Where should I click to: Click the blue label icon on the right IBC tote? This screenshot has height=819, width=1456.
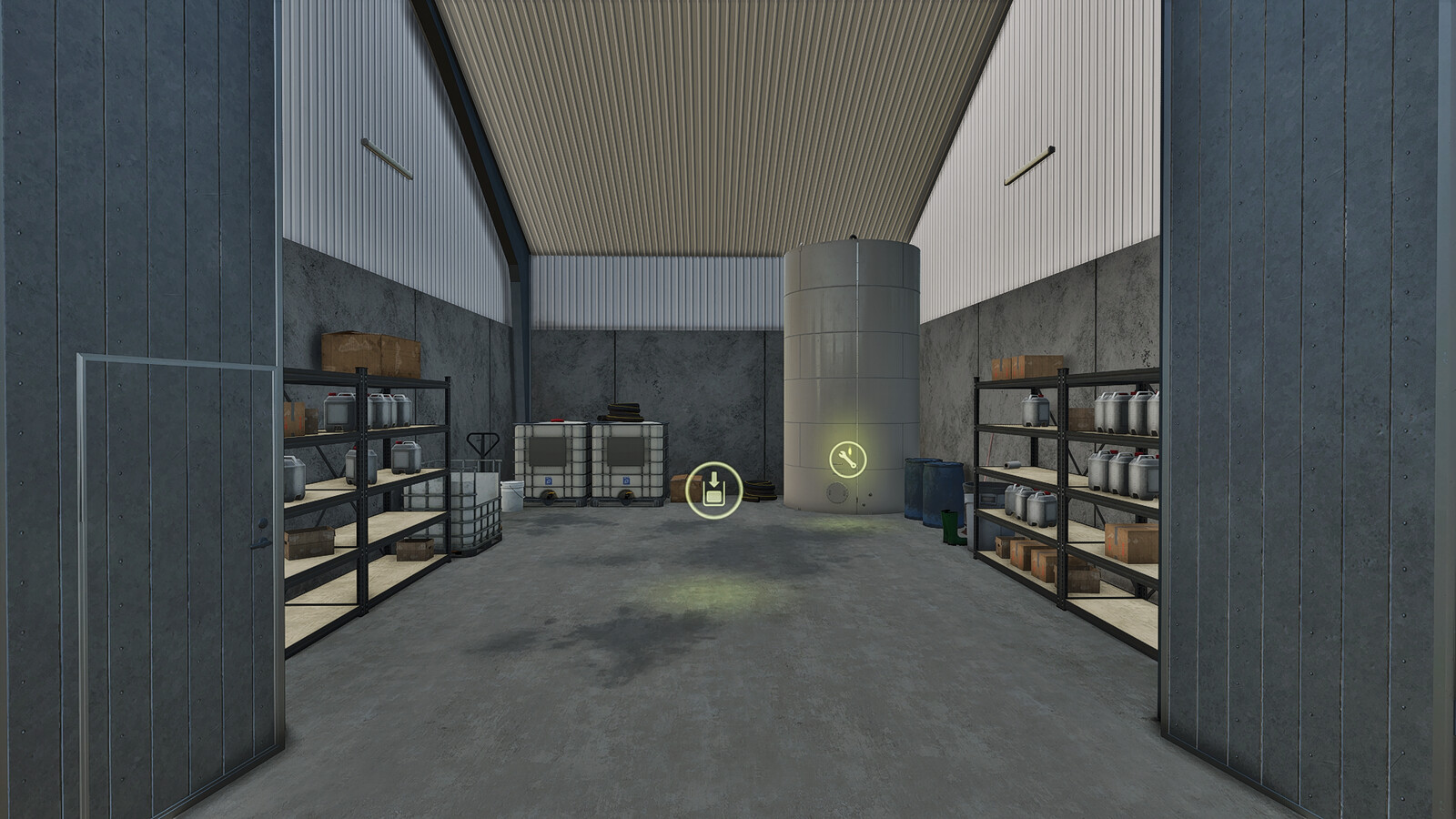point(626,481)
